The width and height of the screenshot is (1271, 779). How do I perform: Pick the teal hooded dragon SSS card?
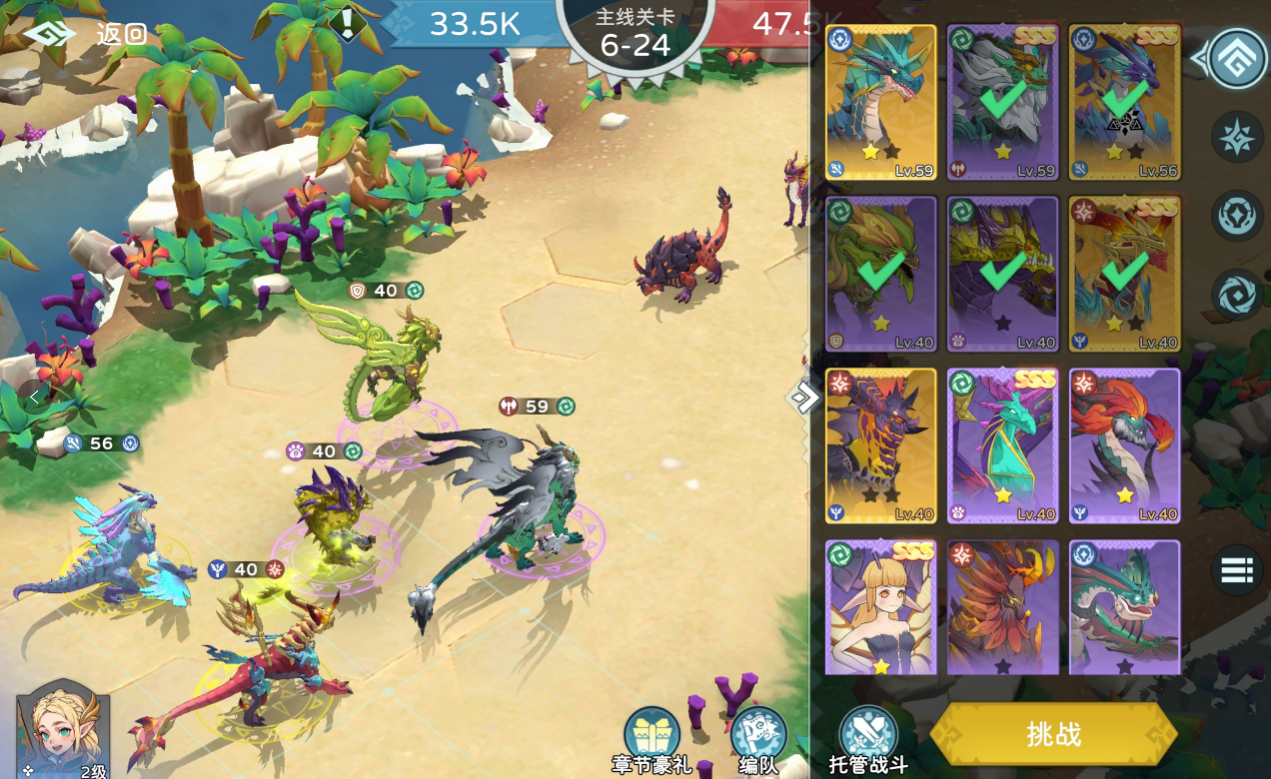[1002, 445]
